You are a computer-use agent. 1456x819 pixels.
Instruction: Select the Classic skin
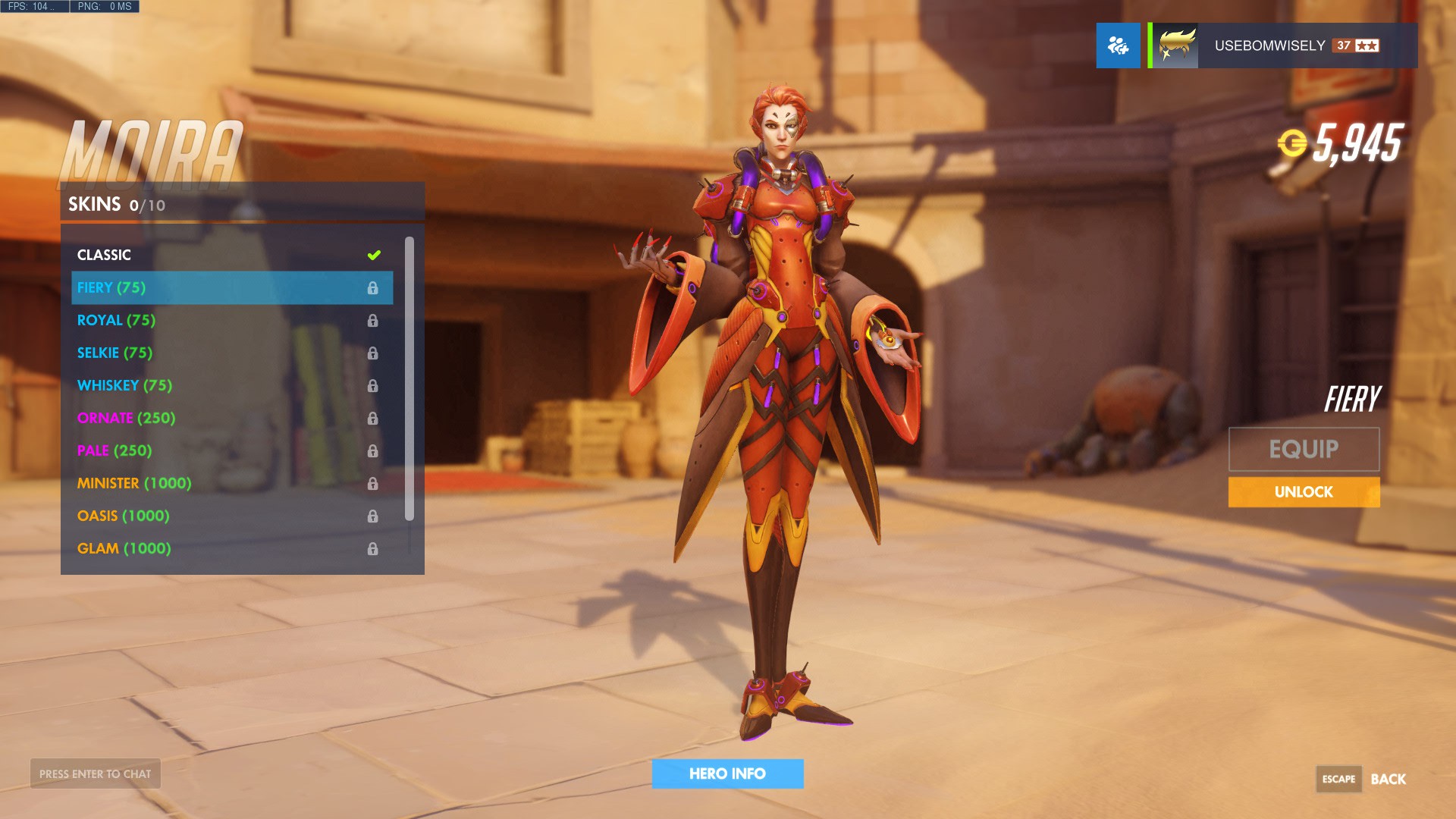(227, 255)
